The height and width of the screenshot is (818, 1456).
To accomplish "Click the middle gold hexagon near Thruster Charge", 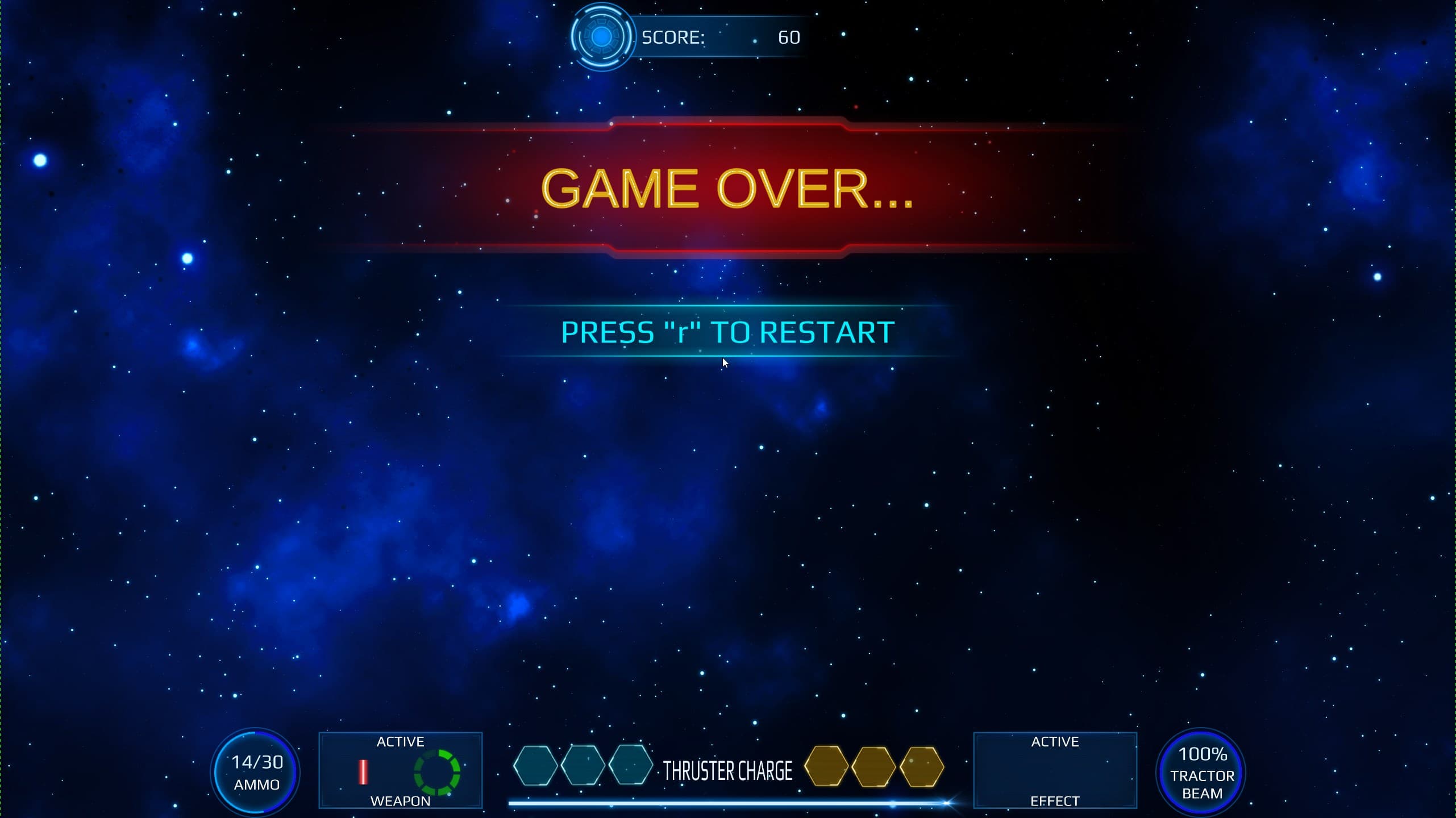I will 873,766.
